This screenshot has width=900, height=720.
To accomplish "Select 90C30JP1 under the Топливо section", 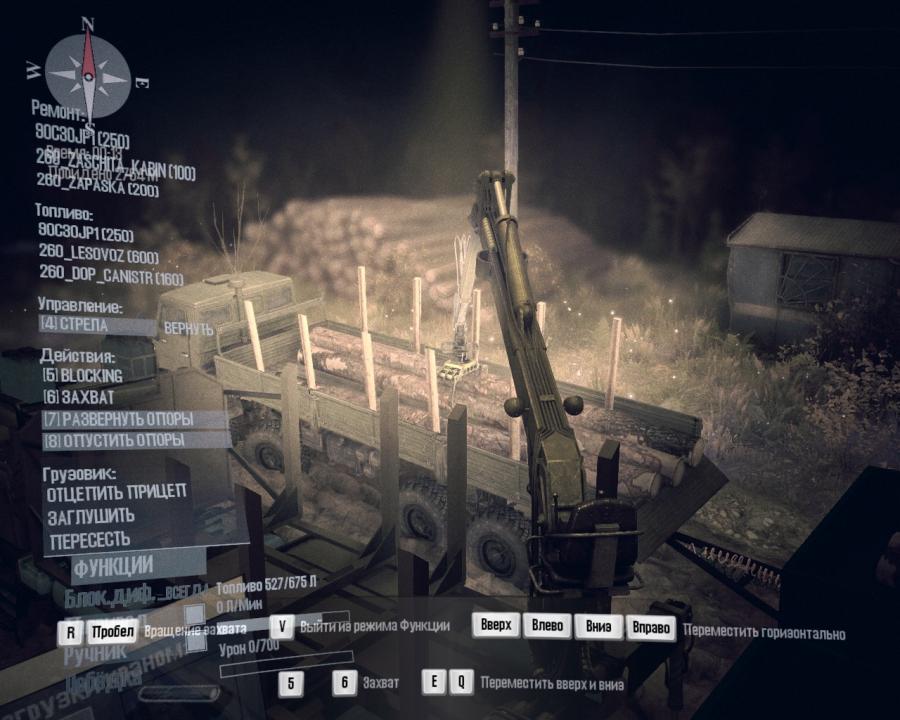I will (x=84, y=235).
